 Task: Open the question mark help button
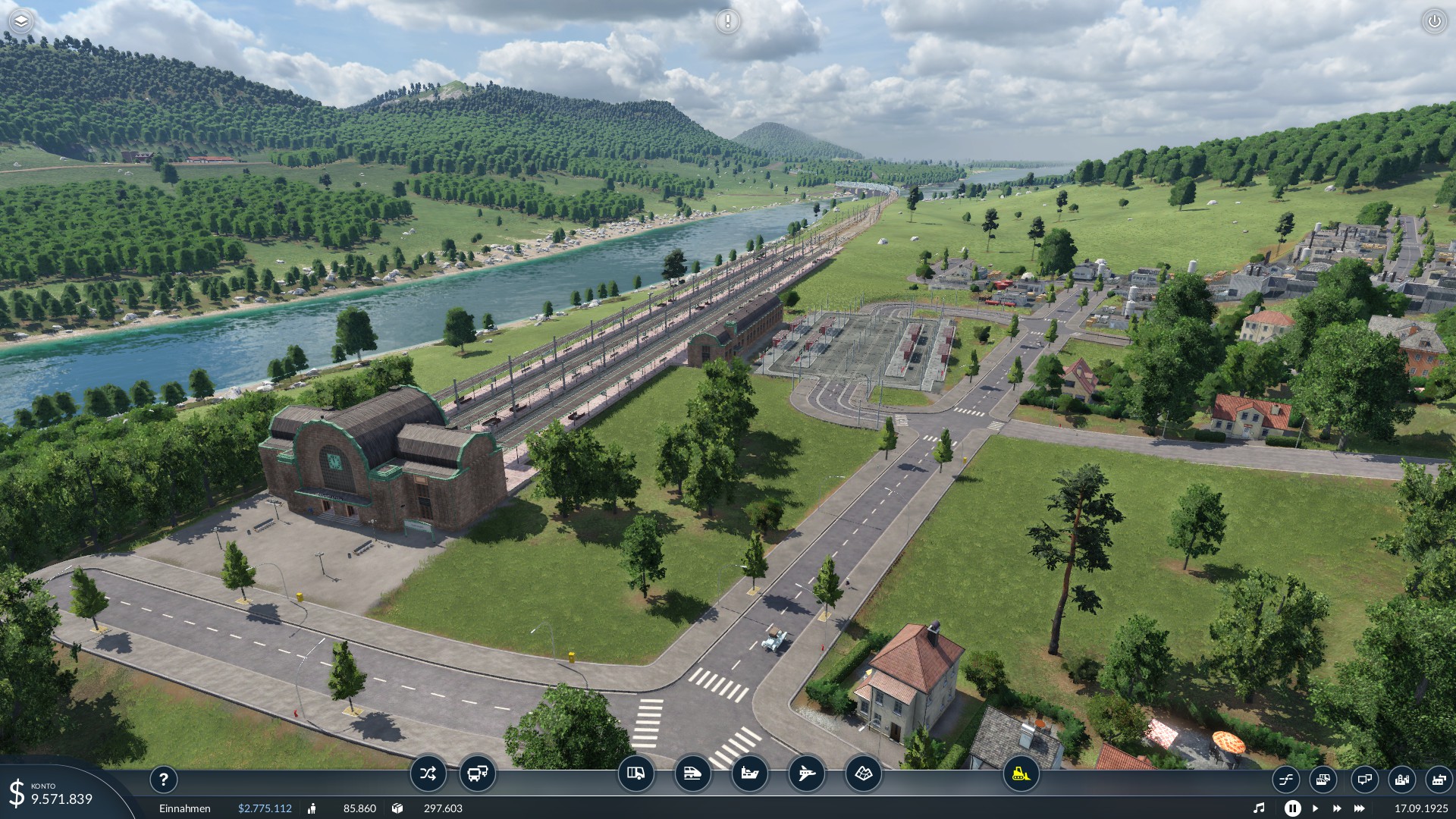pyautogui.click(x=163, y=779)
